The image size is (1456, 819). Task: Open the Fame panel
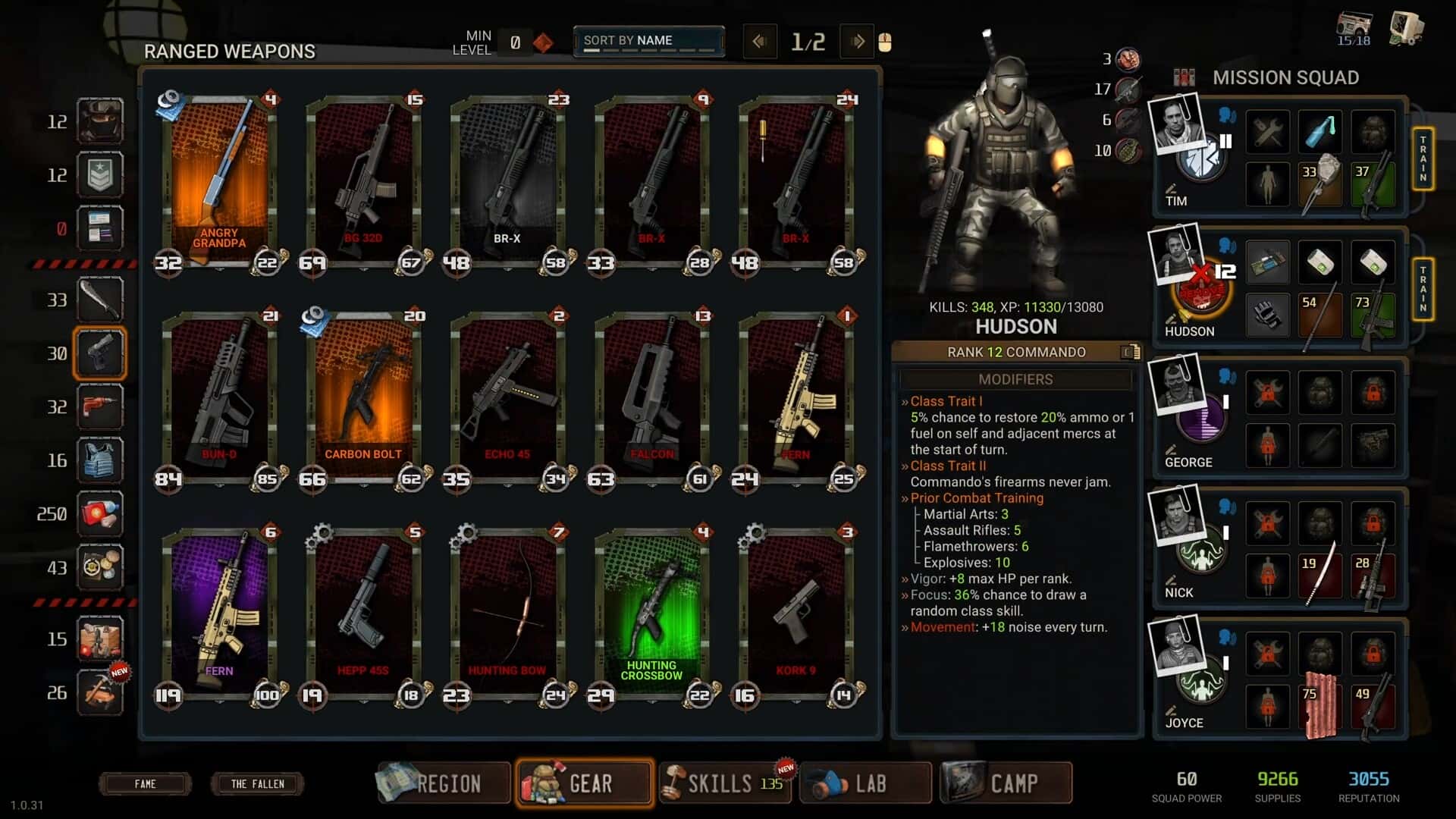[x=145, y=783]
